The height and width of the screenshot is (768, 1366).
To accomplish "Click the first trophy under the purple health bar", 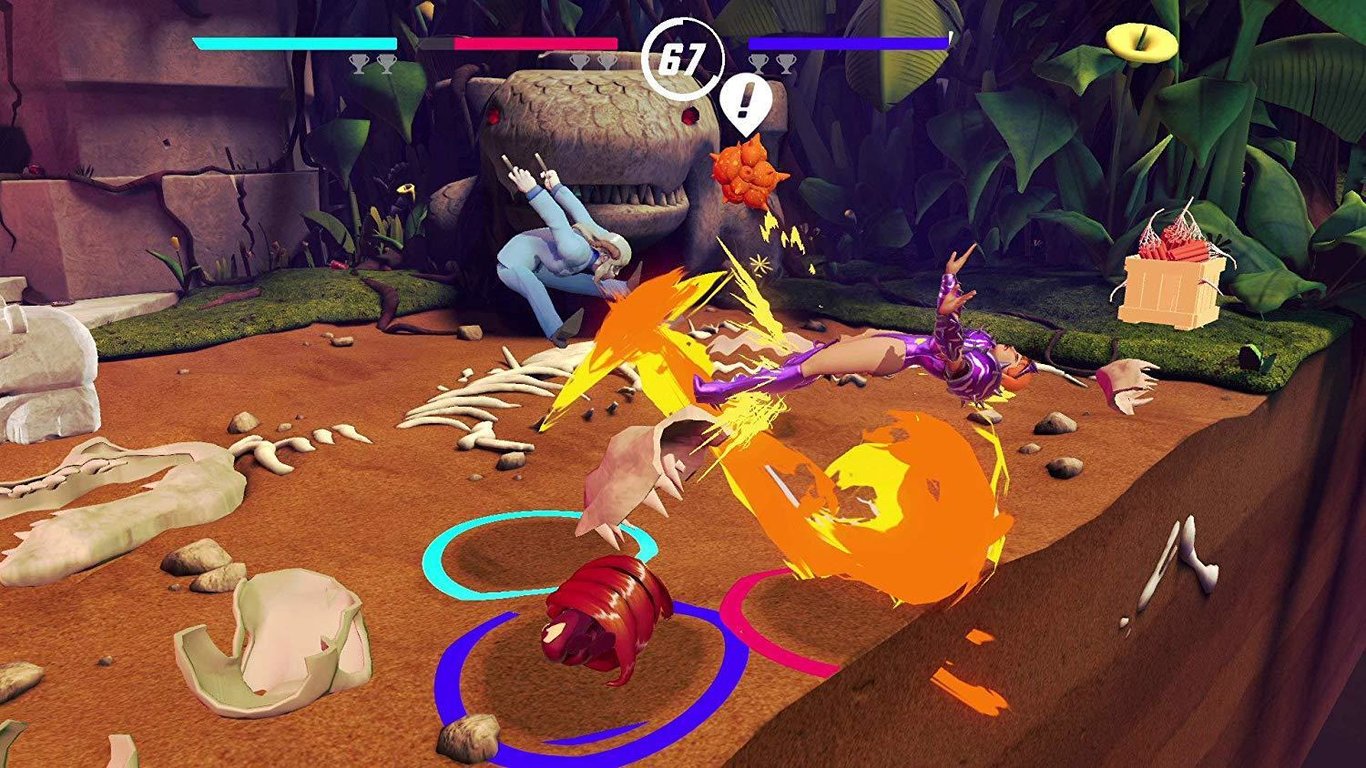I will pyautogui.click(x=759, y=63).
